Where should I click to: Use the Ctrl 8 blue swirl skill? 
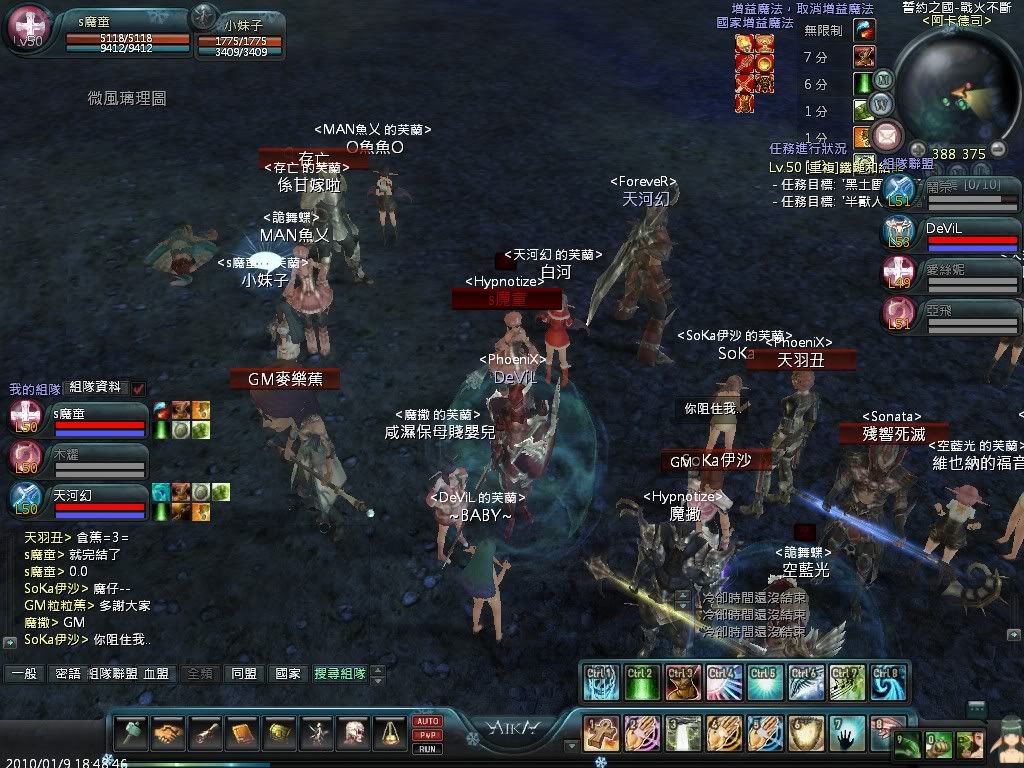(x=886, y=681)
